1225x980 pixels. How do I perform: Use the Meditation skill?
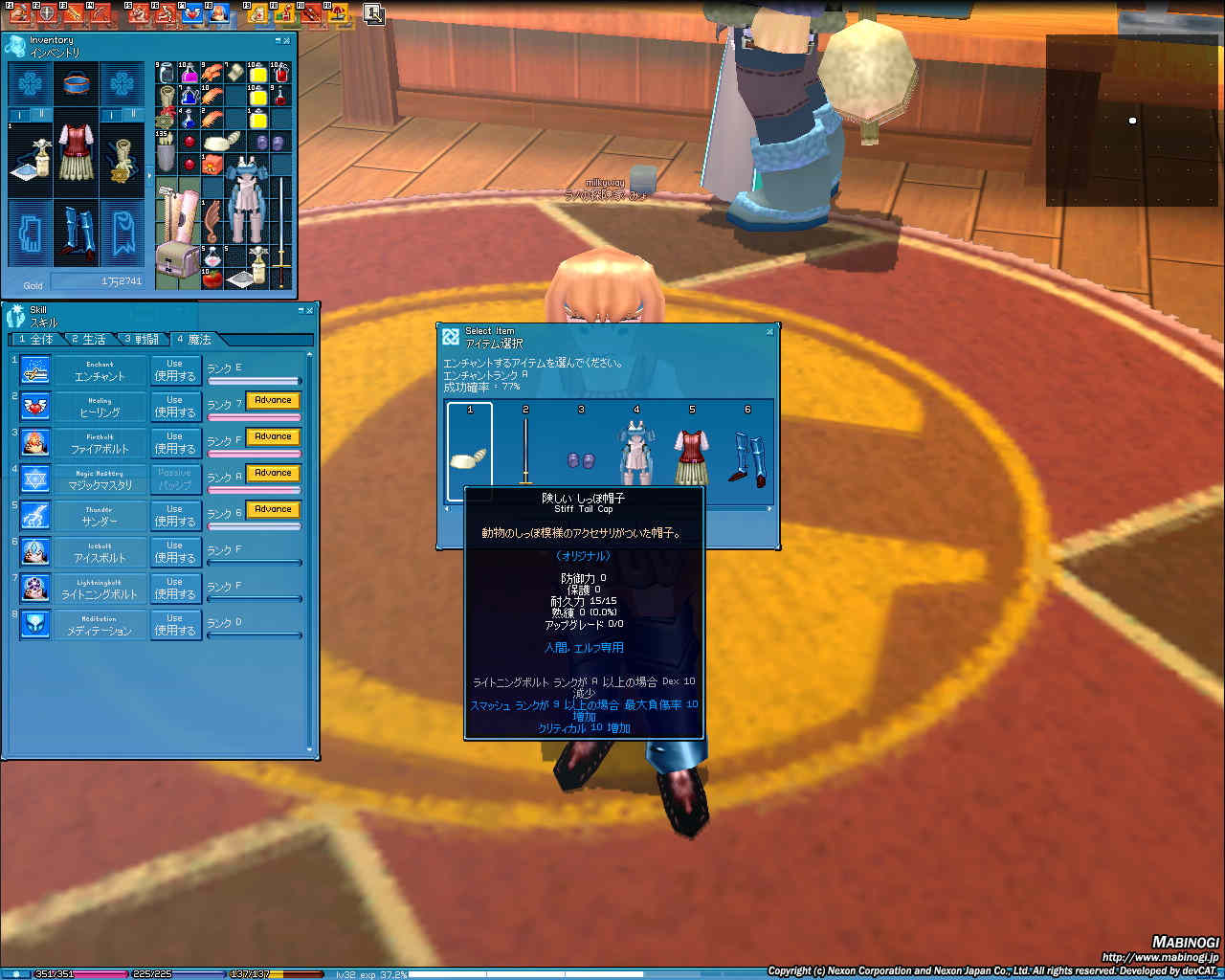(175, 625)
